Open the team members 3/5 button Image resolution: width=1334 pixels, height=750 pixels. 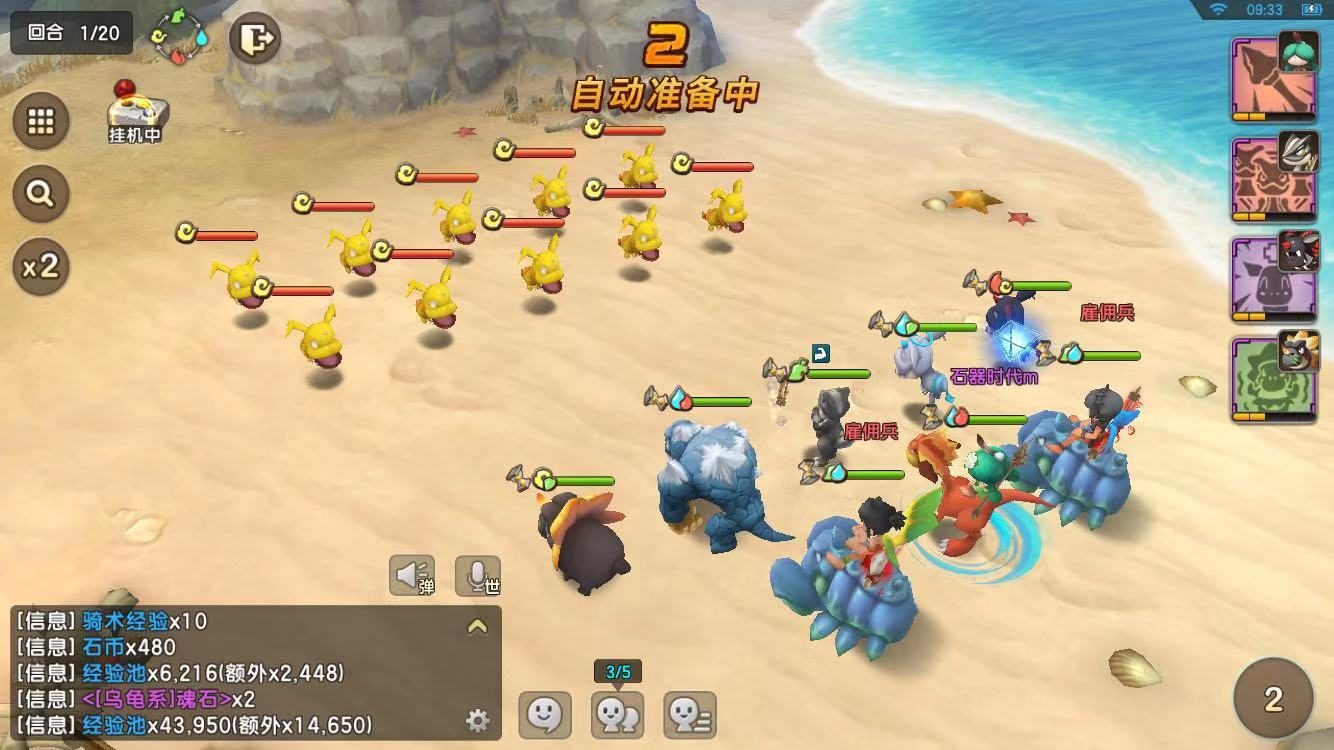(618, 715)
